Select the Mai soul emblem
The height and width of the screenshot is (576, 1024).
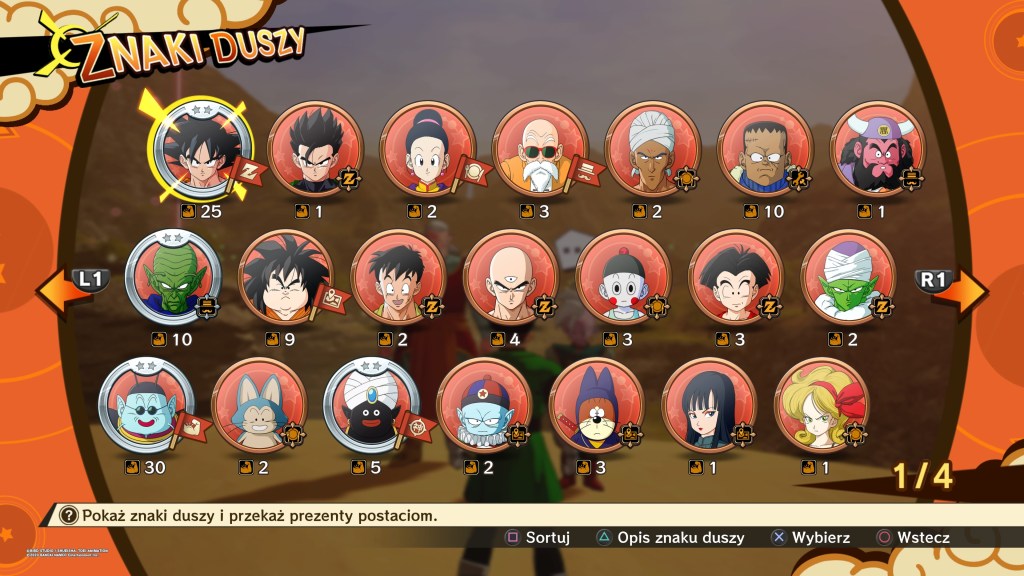709,405
